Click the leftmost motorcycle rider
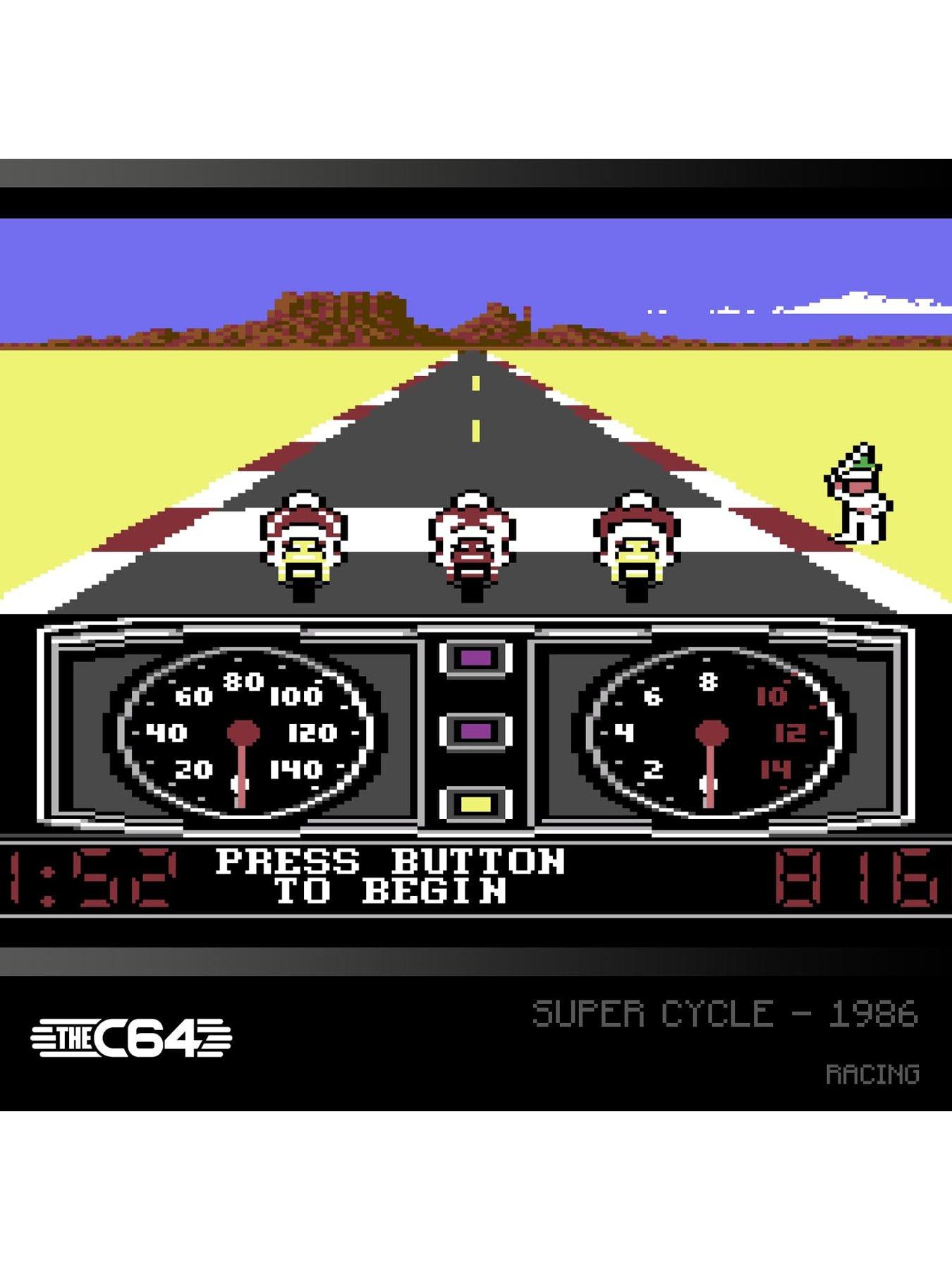Image resolution: width=952 pixels, height=1270 pixels. pyautogui.click(x=303, y=543)
